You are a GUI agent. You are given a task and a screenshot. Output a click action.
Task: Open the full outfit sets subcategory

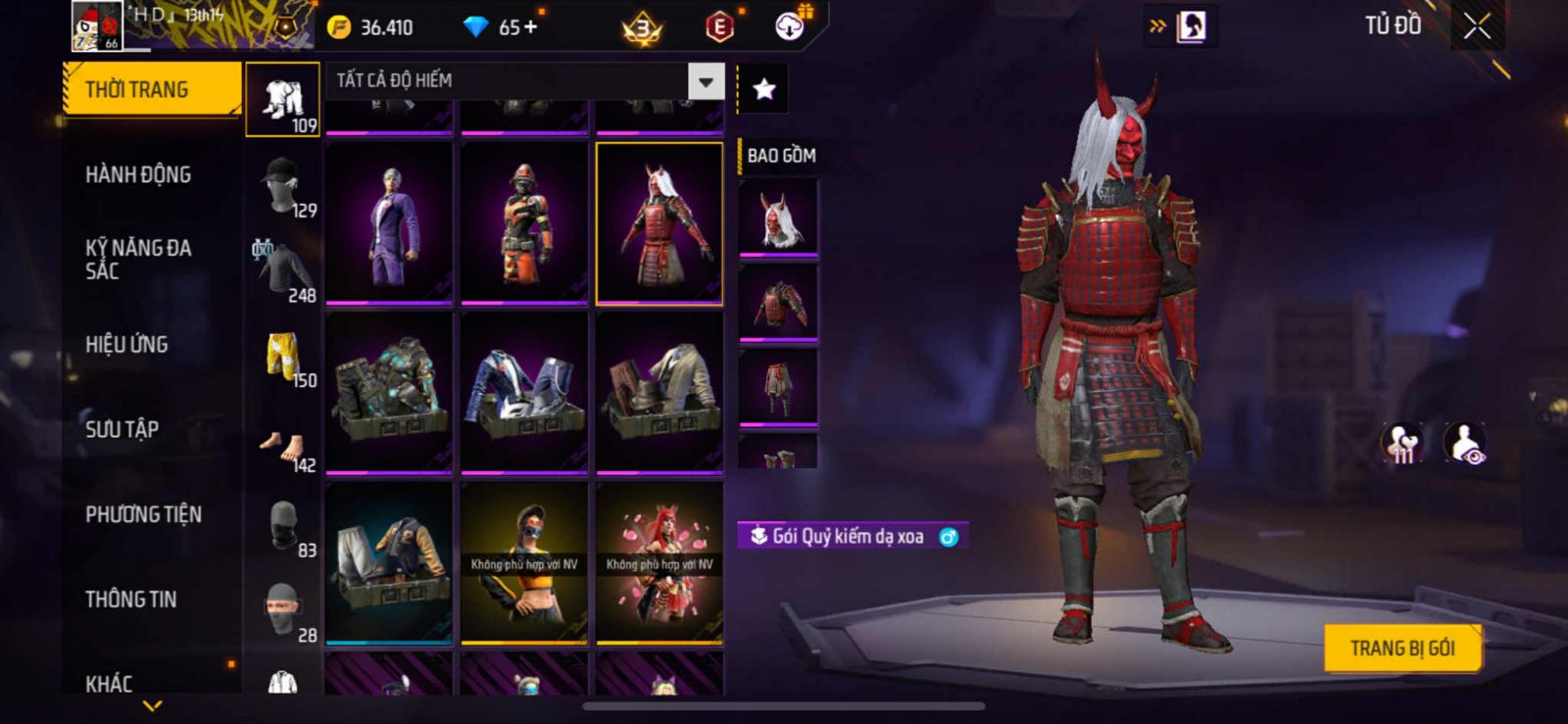point(282,100)
